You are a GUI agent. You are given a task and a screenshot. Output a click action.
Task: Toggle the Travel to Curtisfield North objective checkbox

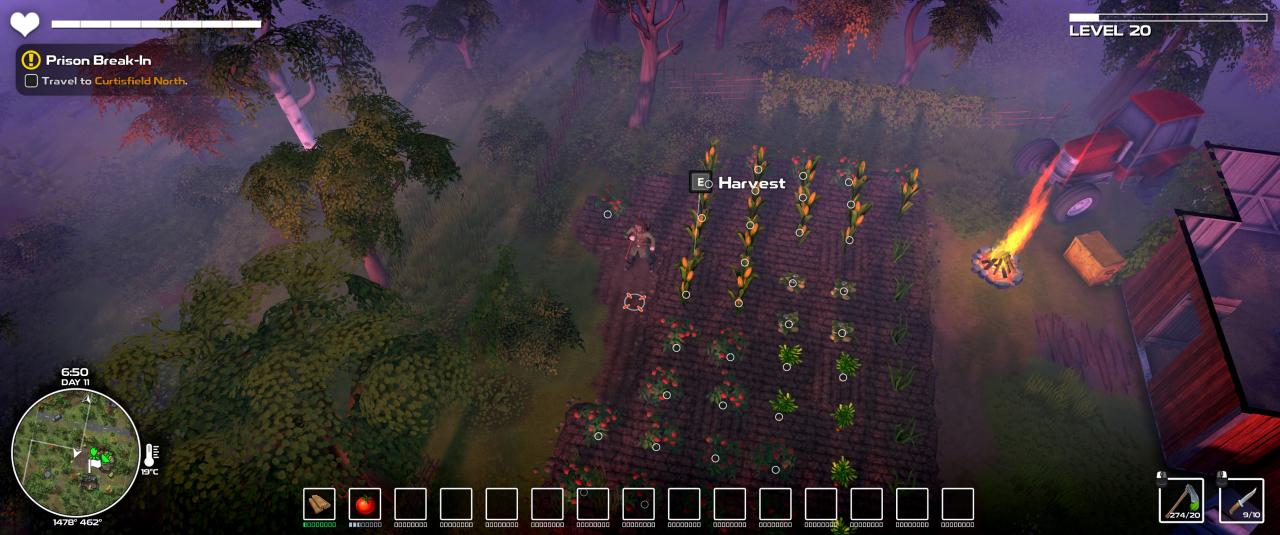31,81
